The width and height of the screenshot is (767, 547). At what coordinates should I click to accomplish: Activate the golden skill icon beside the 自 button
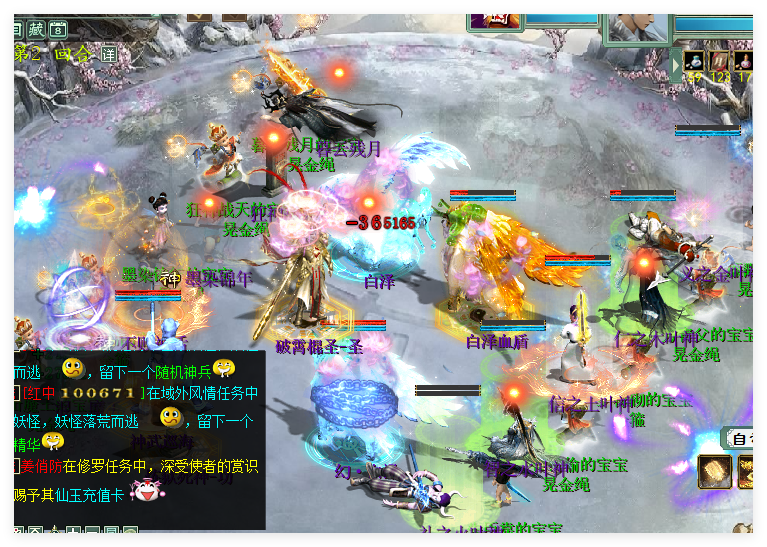pos(713,471)
